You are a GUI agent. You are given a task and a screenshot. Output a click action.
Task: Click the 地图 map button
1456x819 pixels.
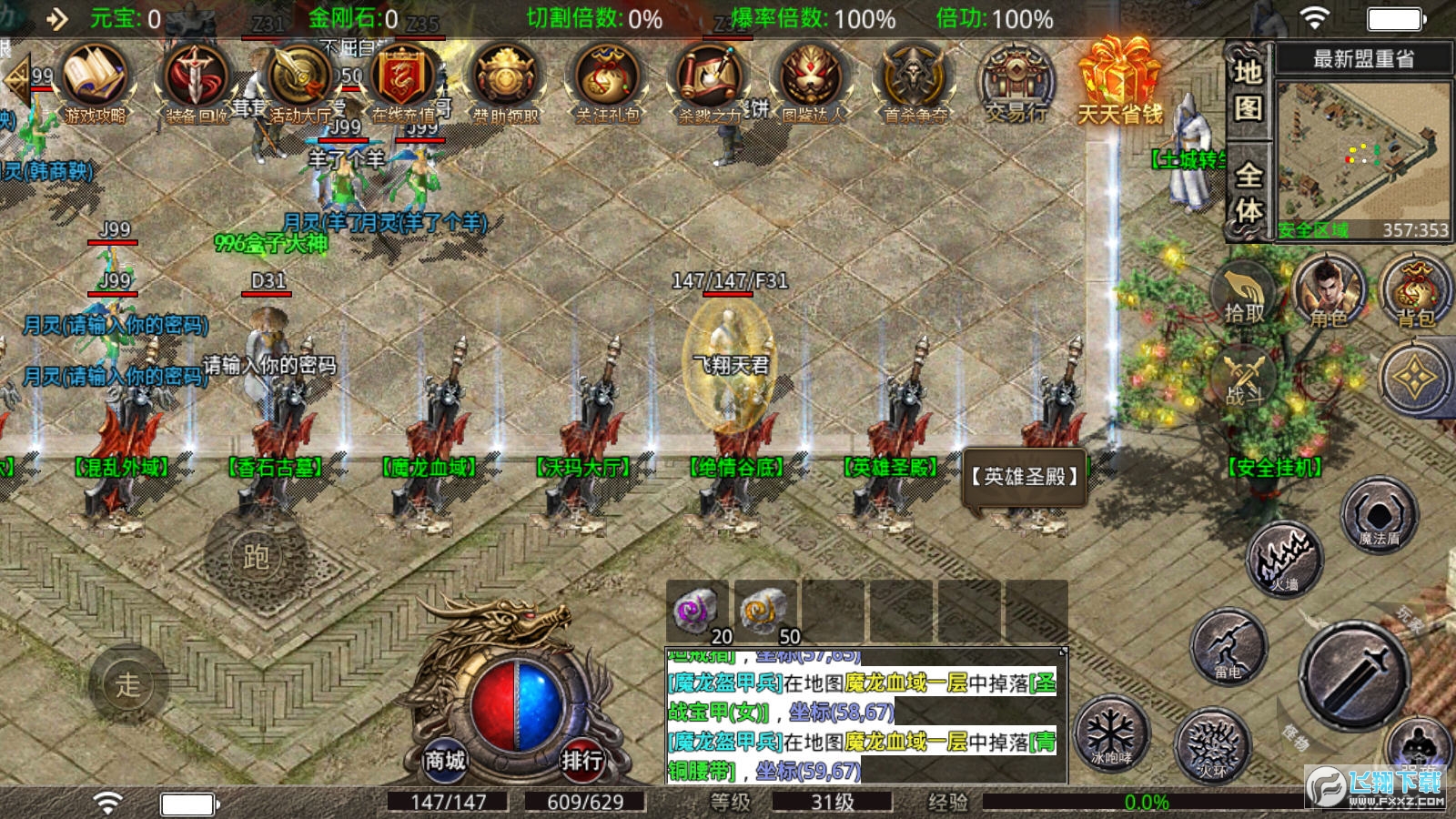point(1248,89)
